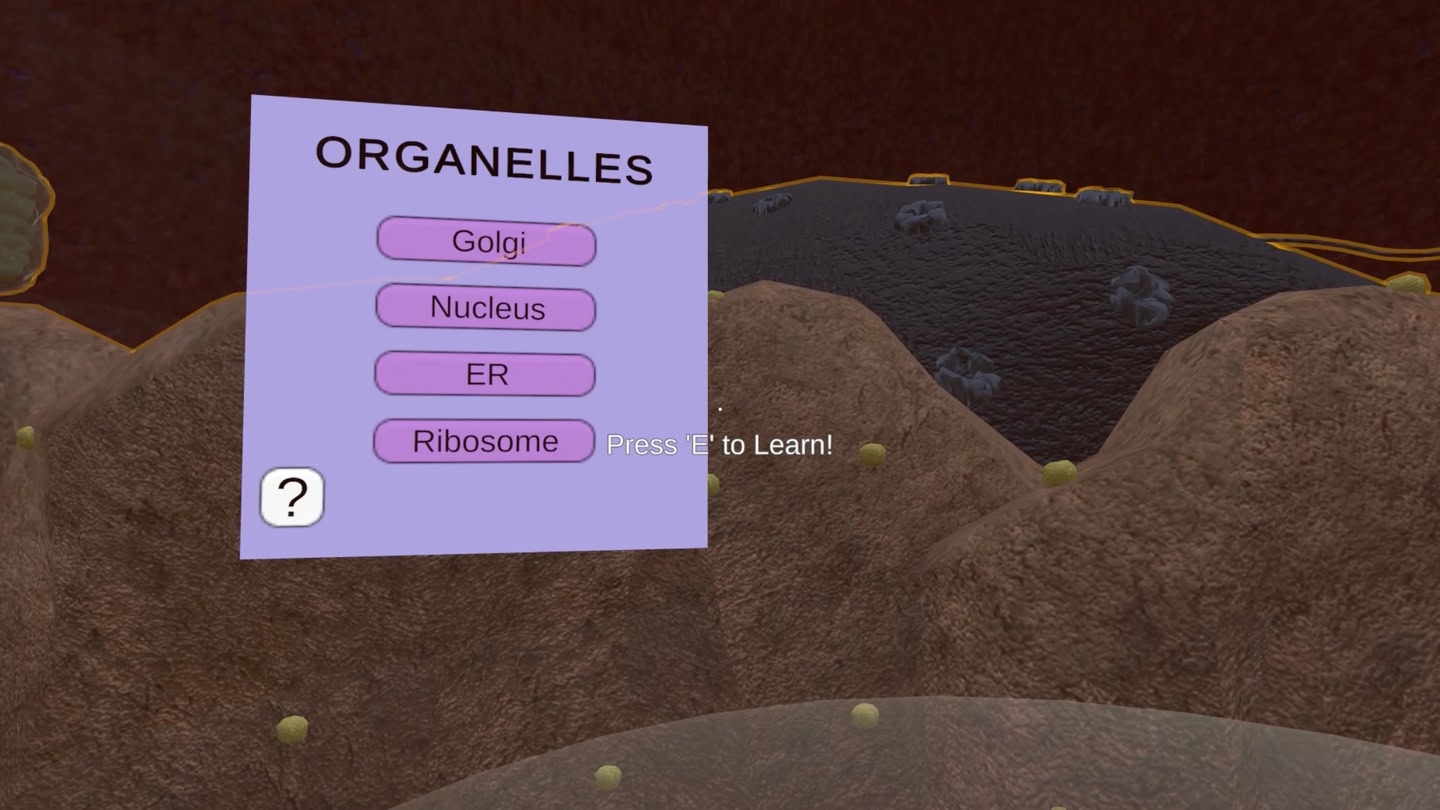Viewport: 1440px width, 810px height.
Task: Open the Golgi information panel
Action: [x=486, y=241]
